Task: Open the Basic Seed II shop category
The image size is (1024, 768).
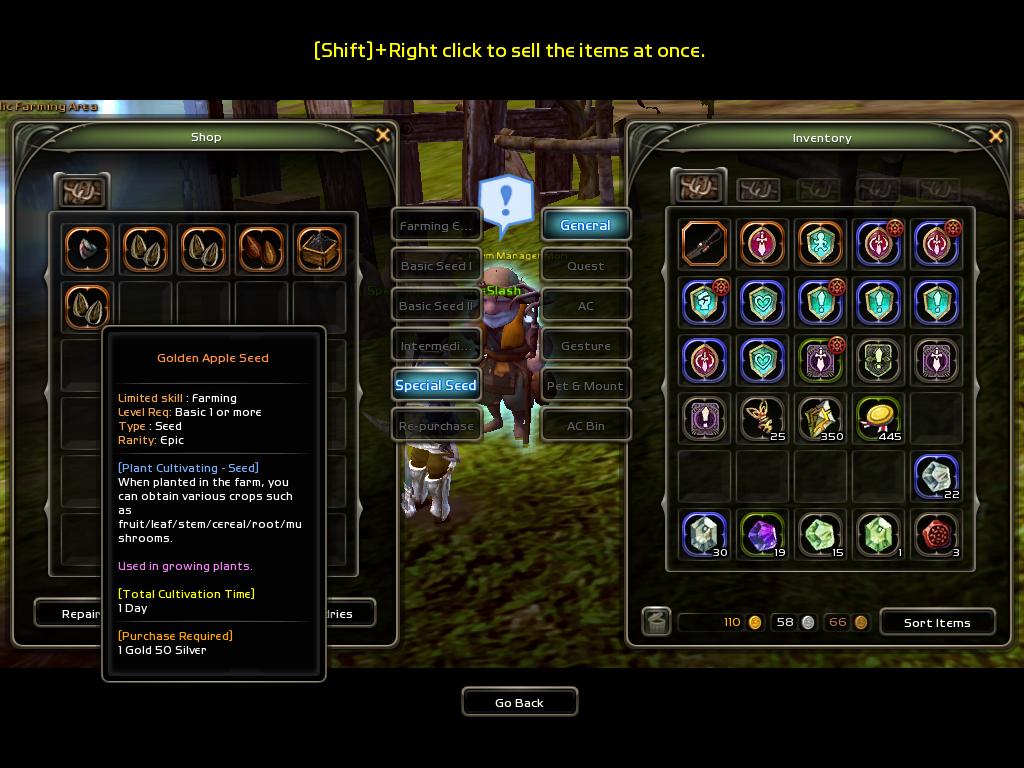Action: tap(436, 306)
